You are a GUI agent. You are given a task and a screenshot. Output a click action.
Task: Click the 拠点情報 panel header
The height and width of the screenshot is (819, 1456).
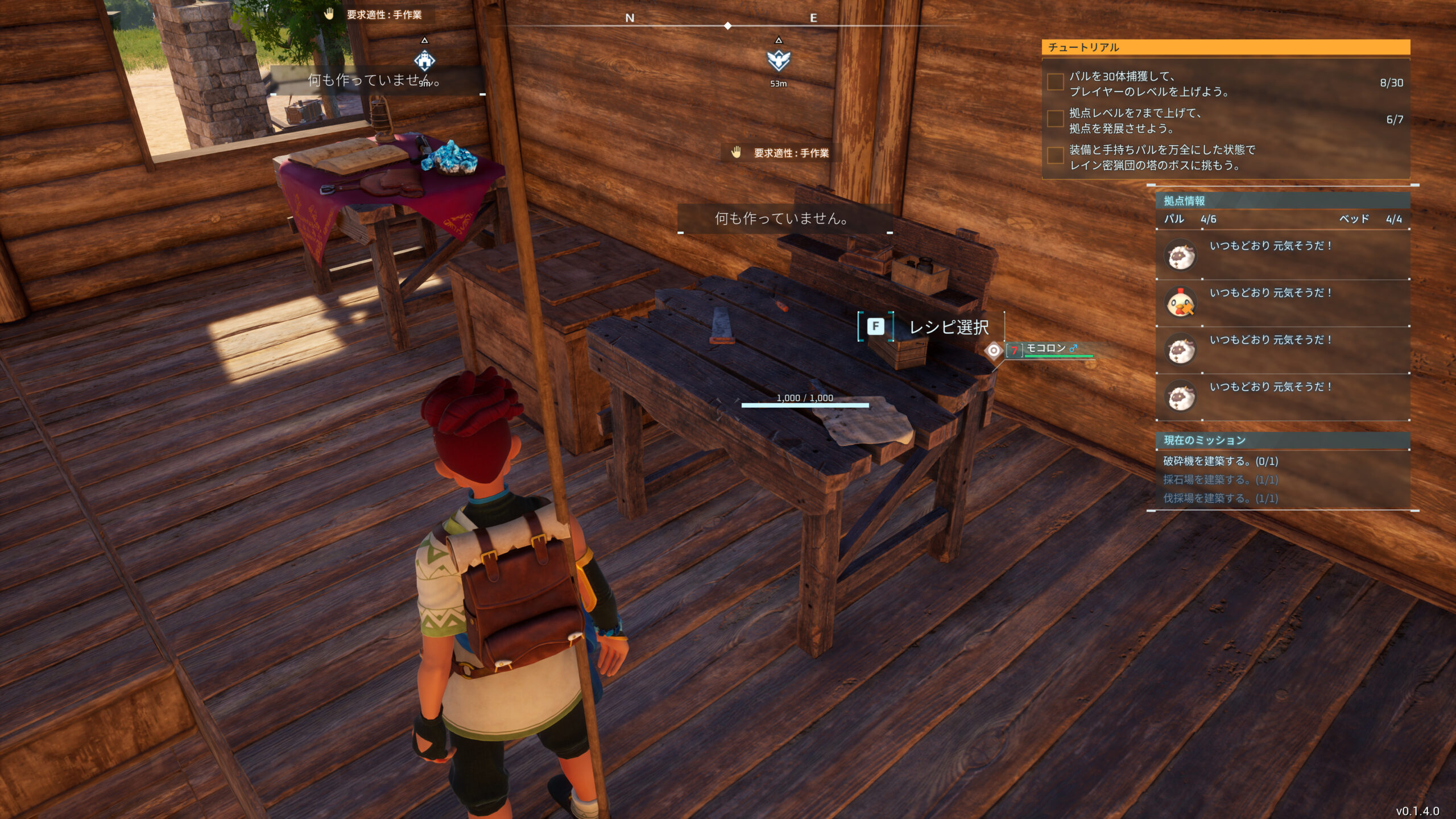click(1282, 201)
